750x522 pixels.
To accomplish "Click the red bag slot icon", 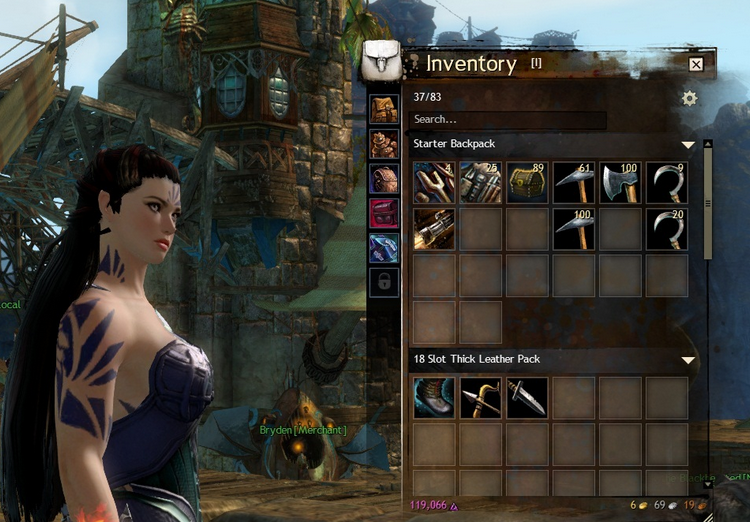I will (x=384, y=213).
